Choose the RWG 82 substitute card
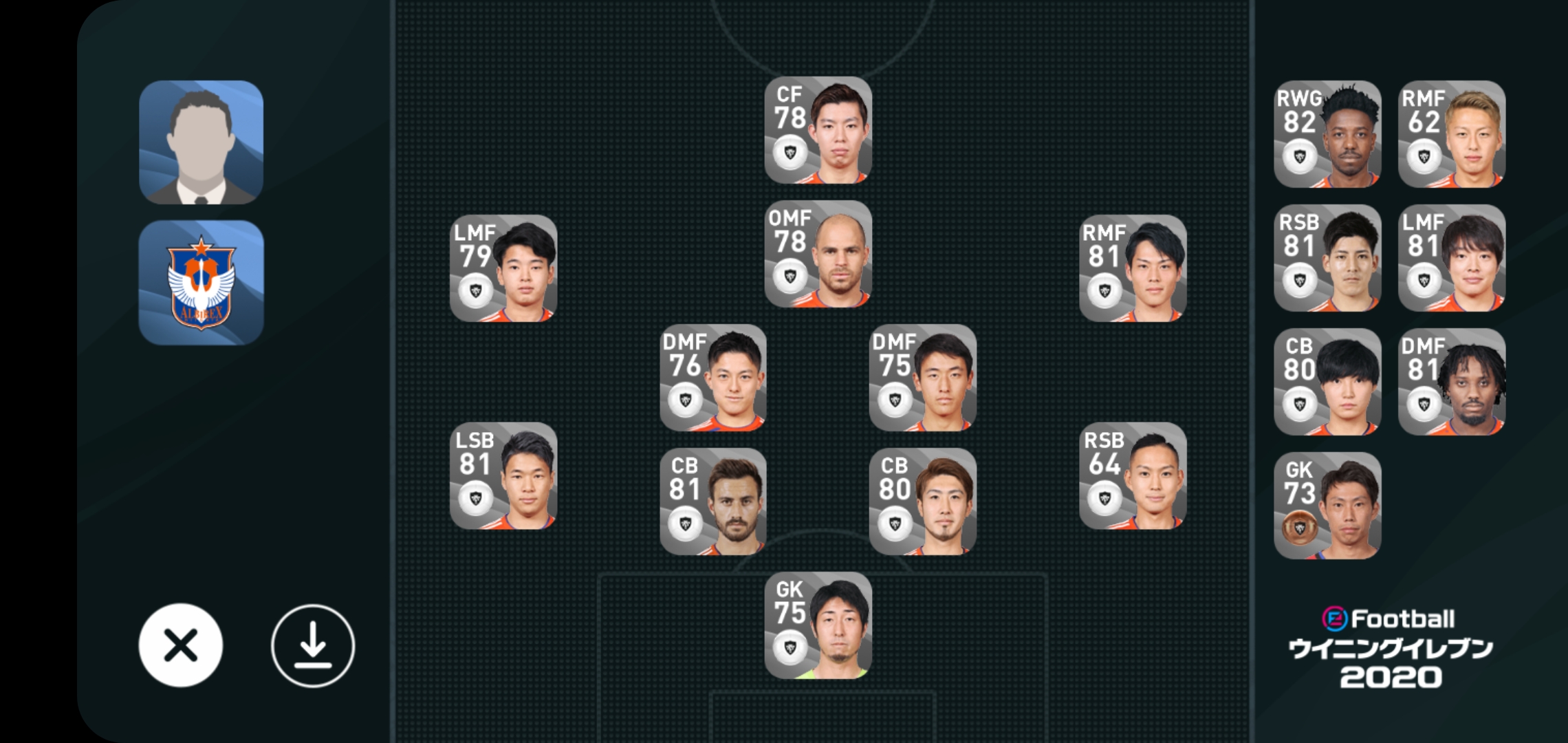 tap(1327, 134)
